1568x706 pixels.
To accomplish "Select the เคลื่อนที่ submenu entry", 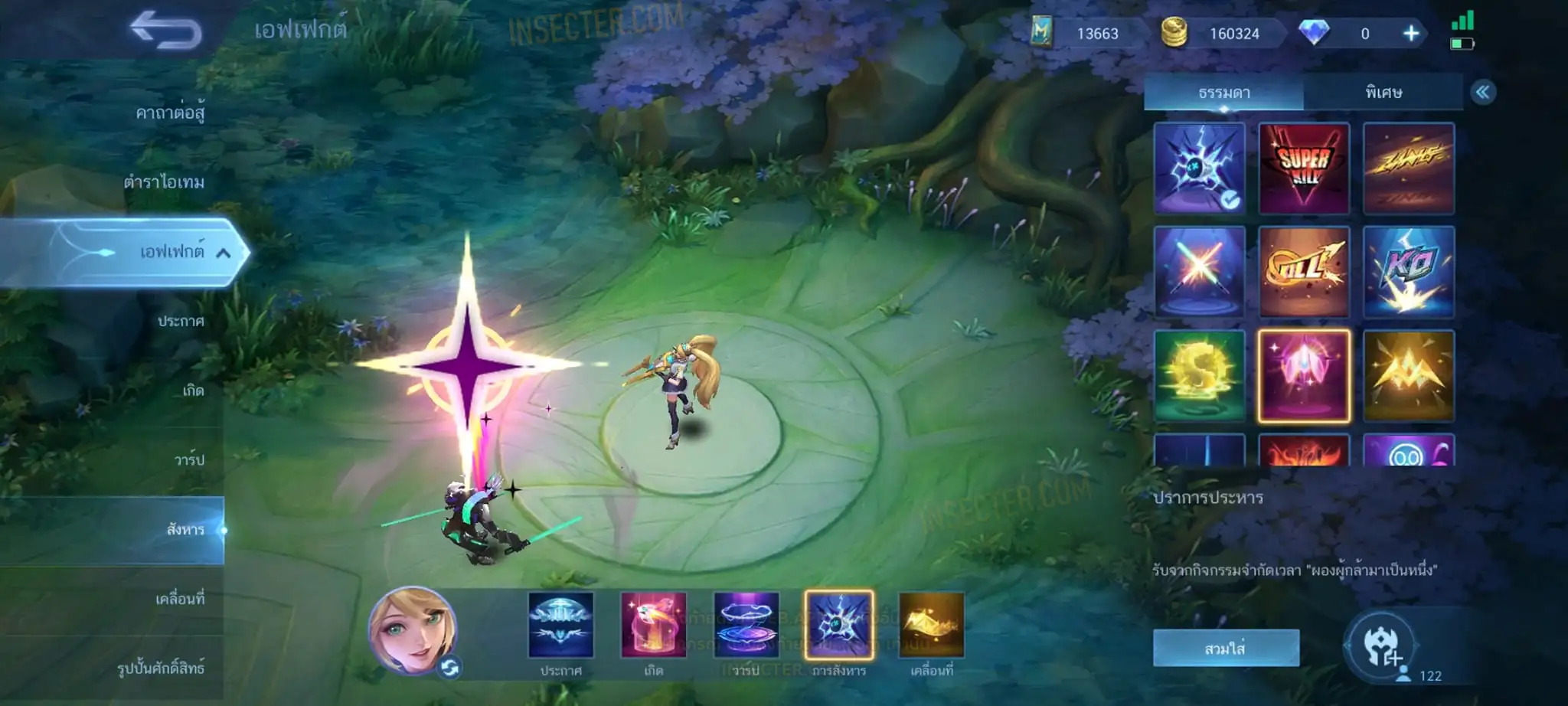I will tap(180, 599).
